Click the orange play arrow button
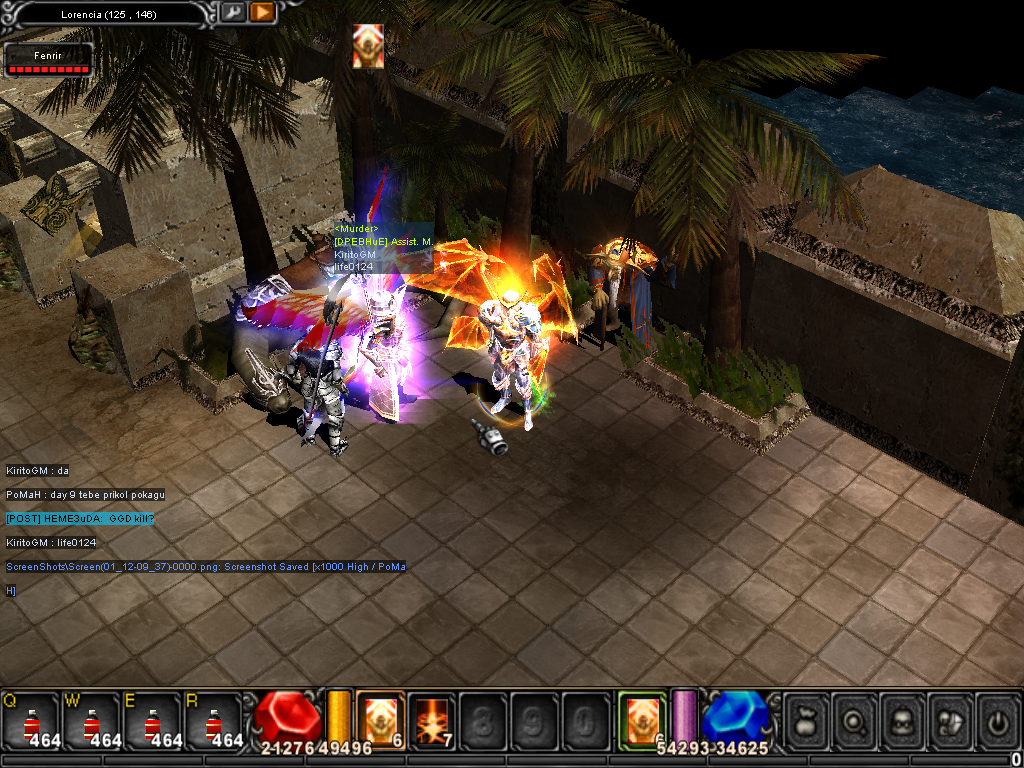This screenshot has height=768, width=1024. [x=262, y=13]
